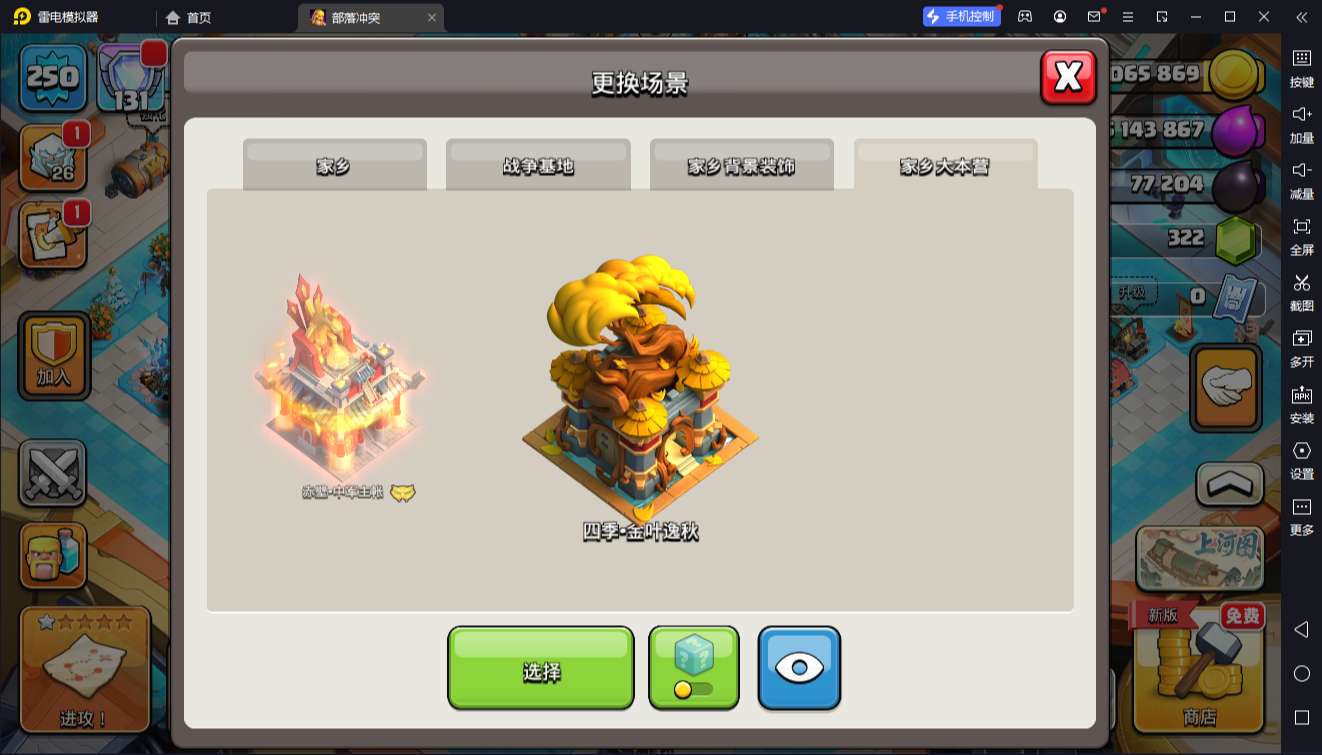Join a clan via 加入 shield

pyautogui.click(x=54, y=355)
